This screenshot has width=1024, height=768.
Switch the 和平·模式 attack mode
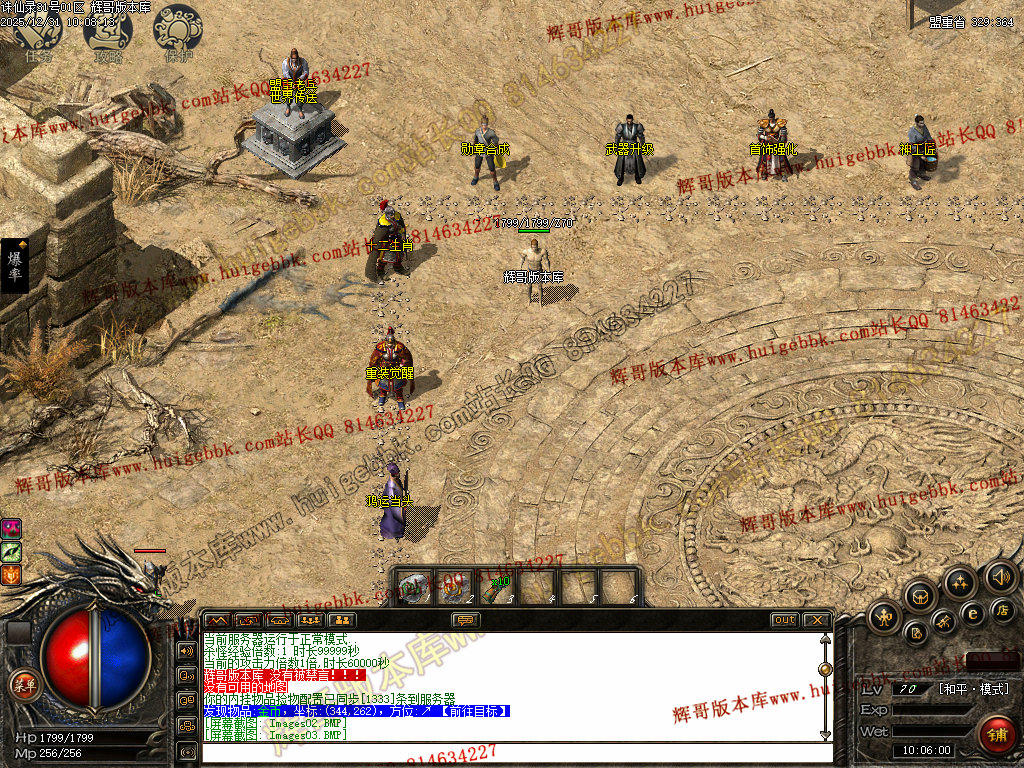973,689
